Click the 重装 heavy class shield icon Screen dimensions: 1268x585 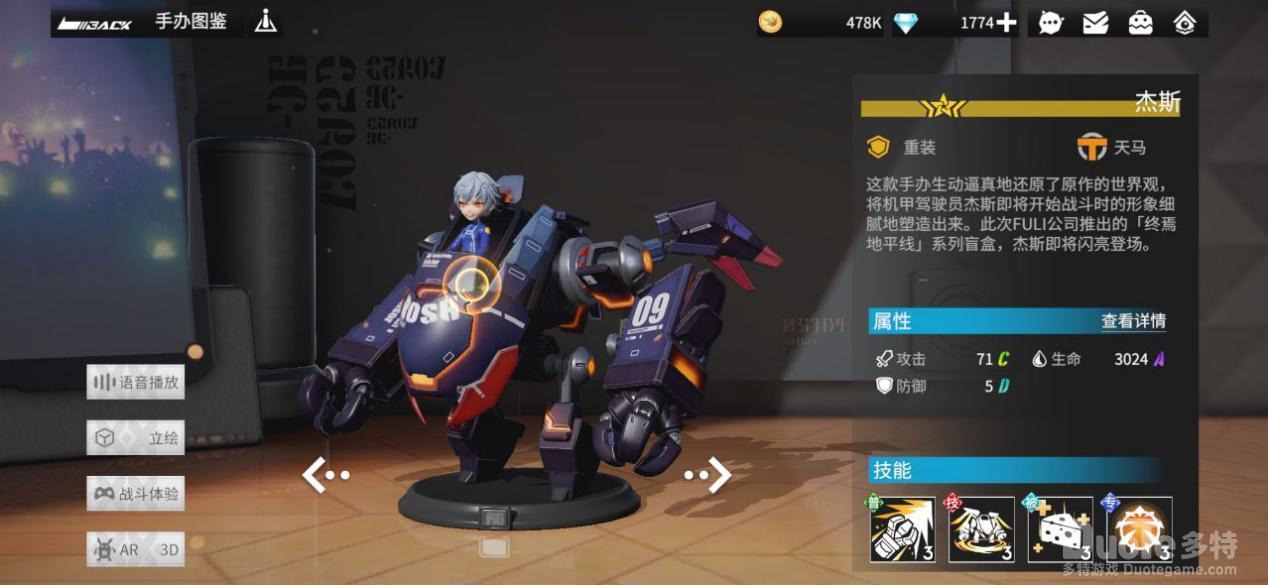point(878,148)
